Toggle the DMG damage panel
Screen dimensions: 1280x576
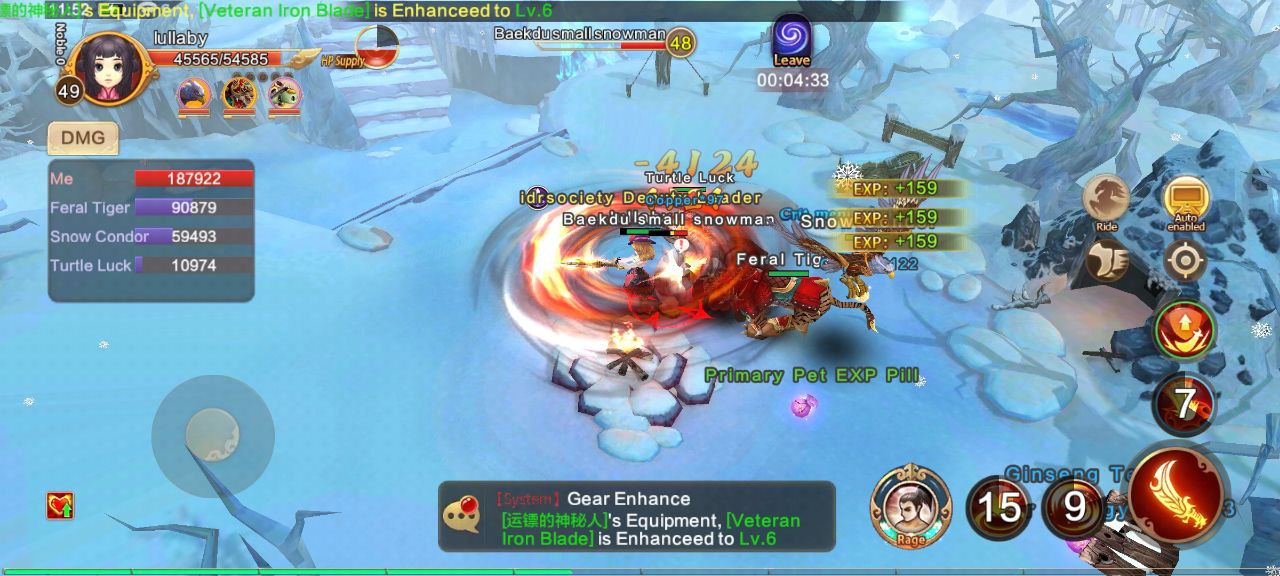[x=83, y=138]
